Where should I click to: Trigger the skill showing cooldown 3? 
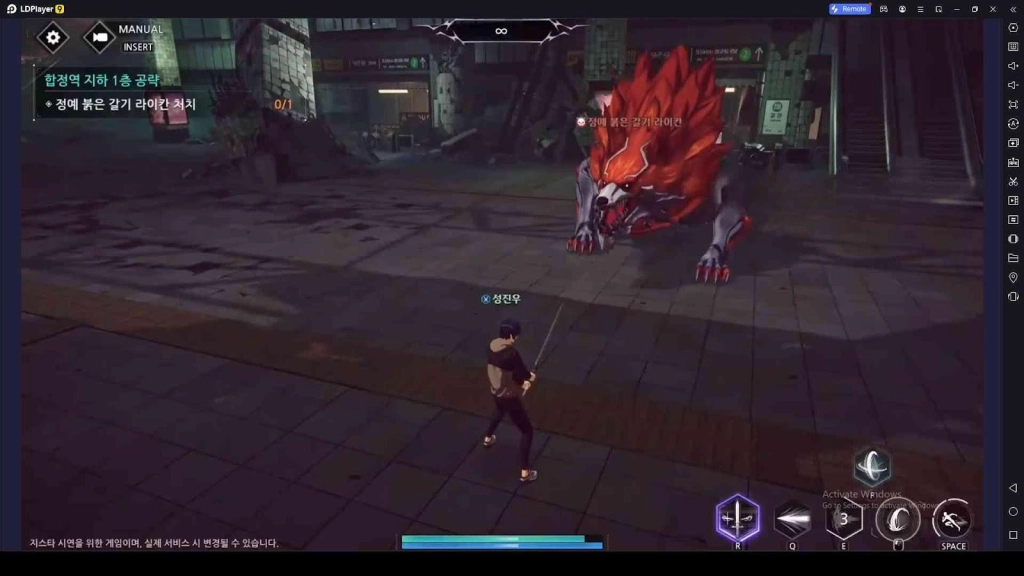[x=844, y=519]
